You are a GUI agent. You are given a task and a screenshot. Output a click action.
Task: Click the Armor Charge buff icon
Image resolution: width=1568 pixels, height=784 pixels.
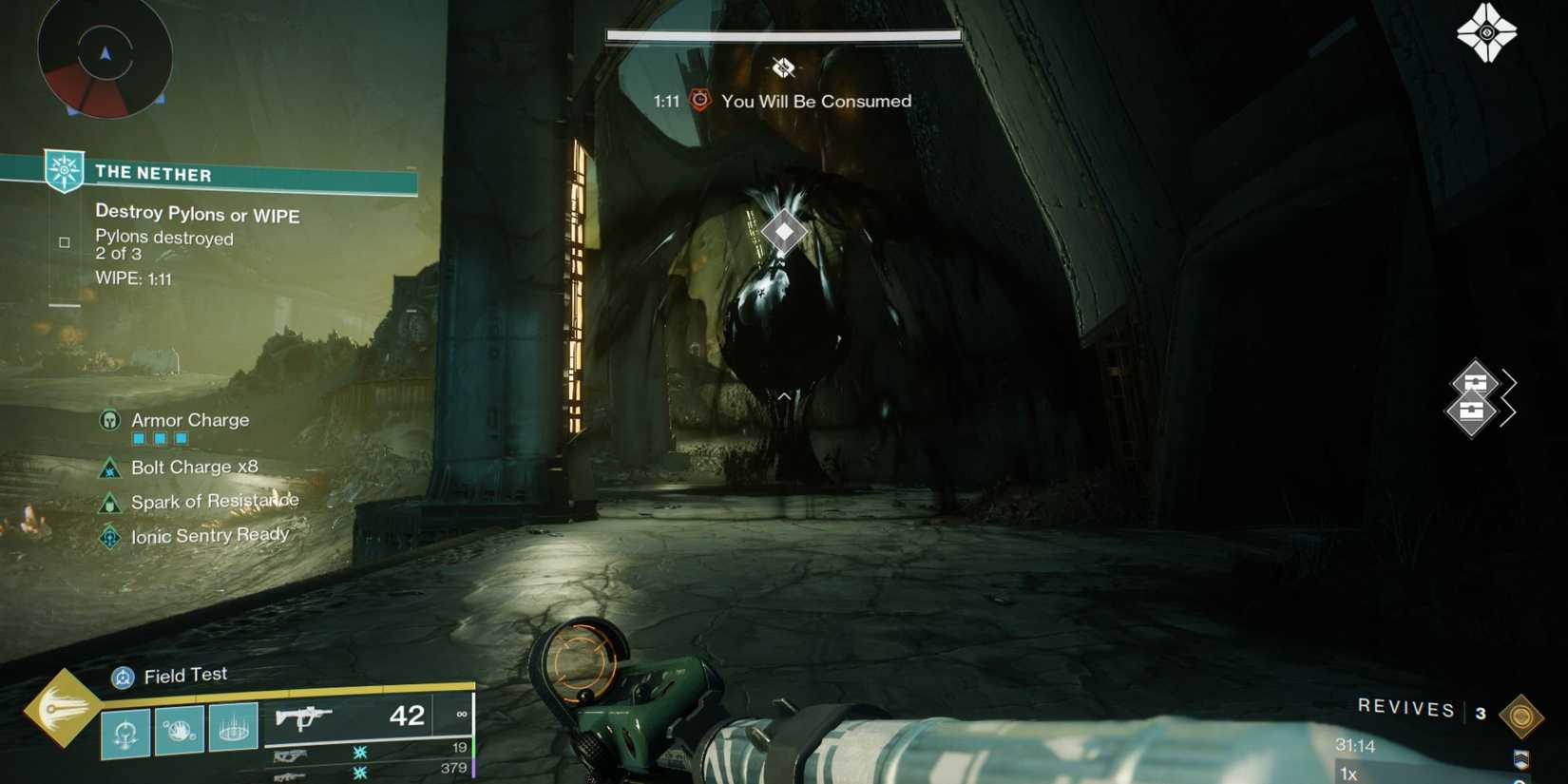[x=109, y=419]
